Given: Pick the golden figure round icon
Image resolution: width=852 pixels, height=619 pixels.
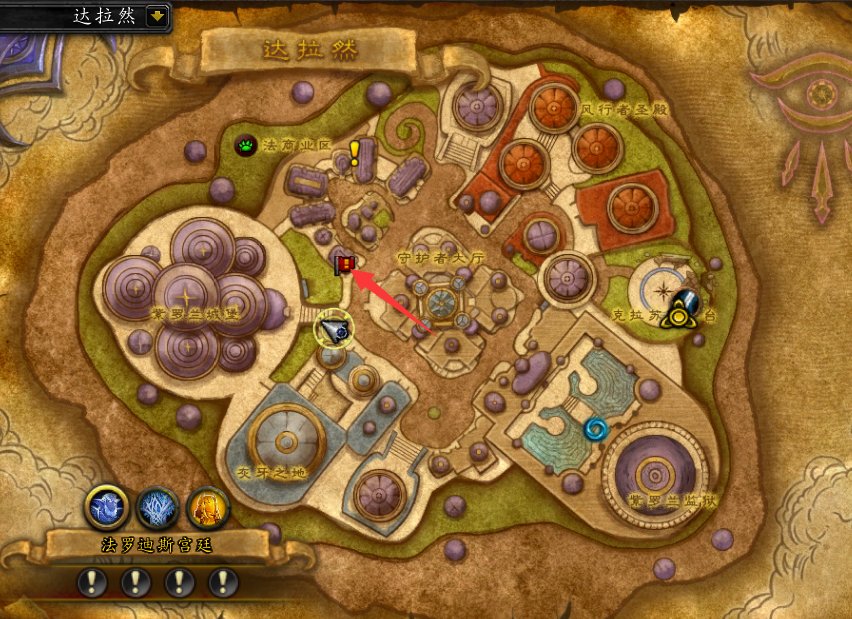Looking at the screenshot, I should click(x=207, y=507).
